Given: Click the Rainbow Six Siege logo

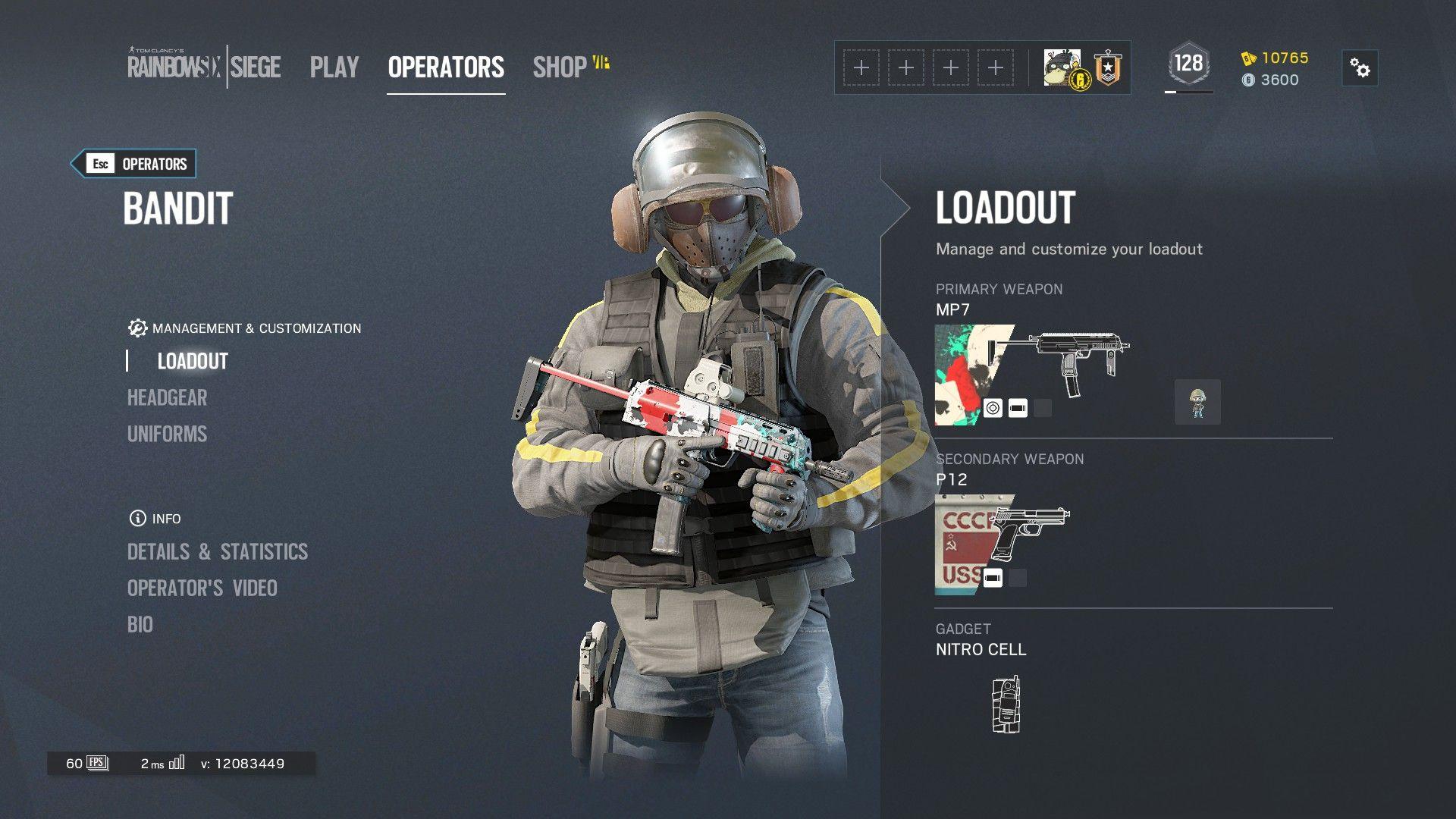Looking at the screenshot, I should (x=204, y=67).
